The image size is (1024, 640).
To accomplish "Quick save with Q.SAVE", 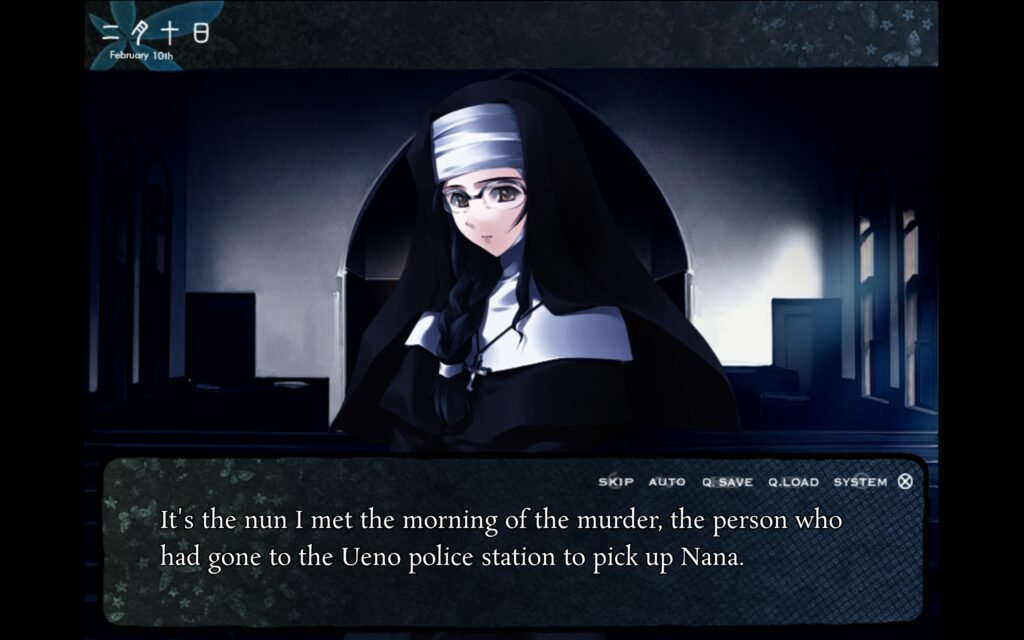I will pos(727,482).
